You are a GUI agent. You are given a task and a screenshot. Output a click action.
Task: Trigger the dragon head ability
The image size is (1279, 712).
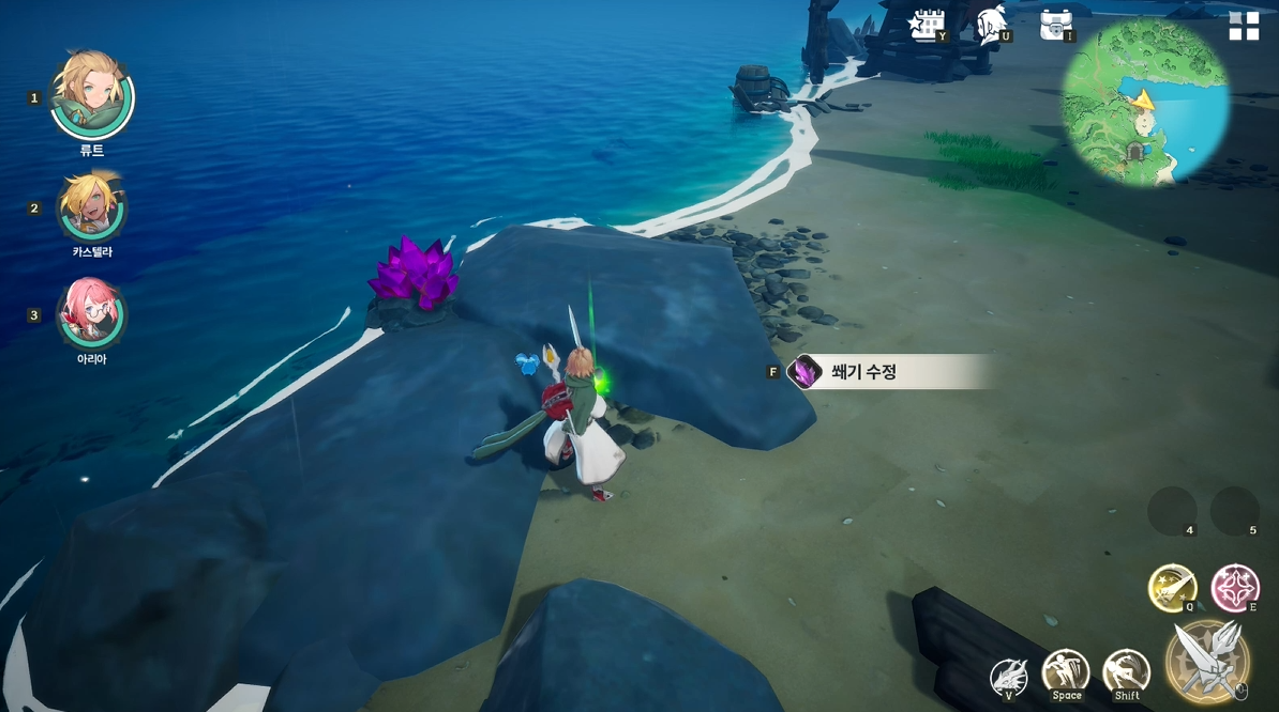pyautogui.click(x=1009, y=676)
